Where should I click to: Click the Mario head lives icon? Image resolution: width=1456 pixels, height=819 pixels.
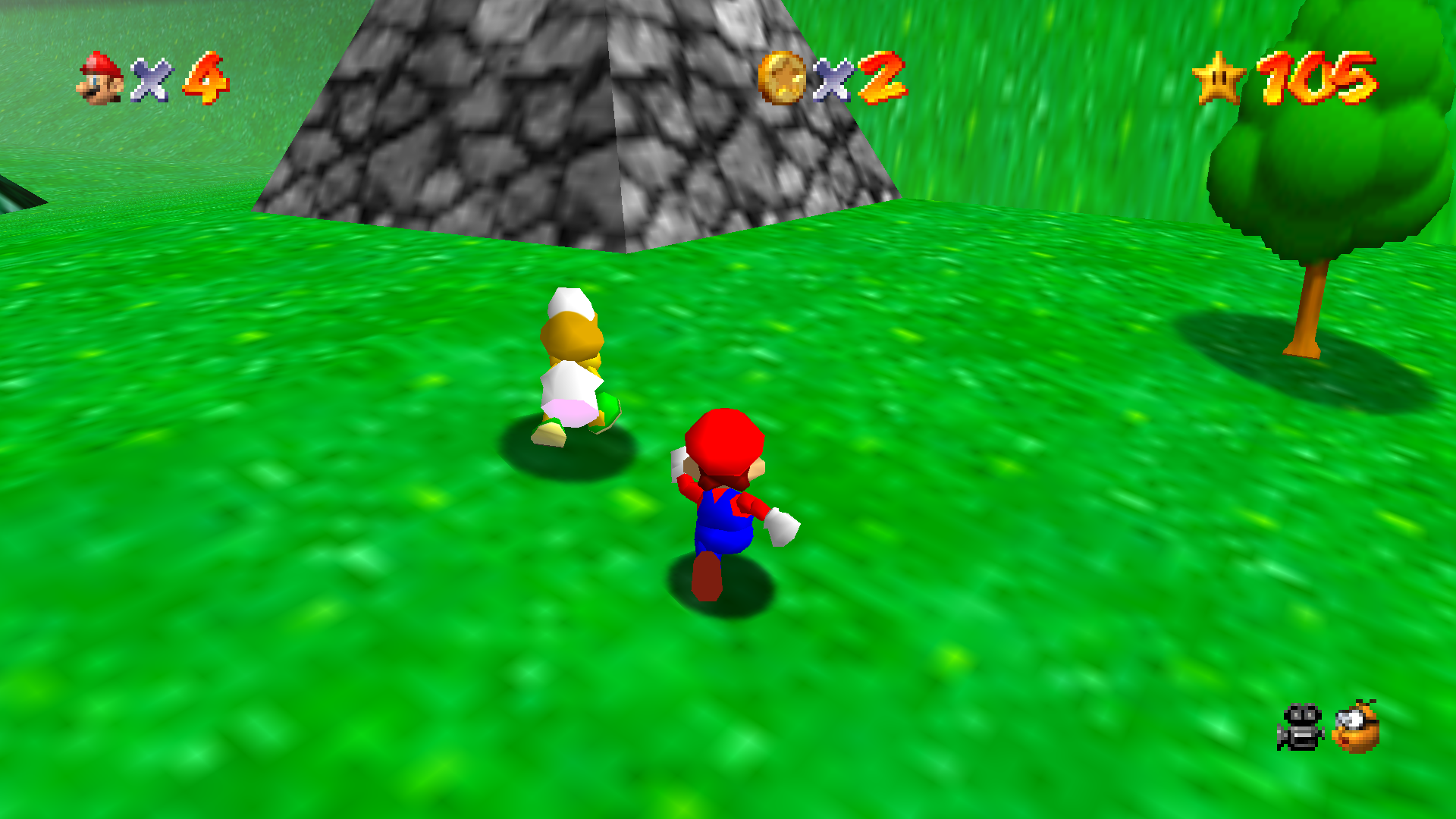(101, 77)
